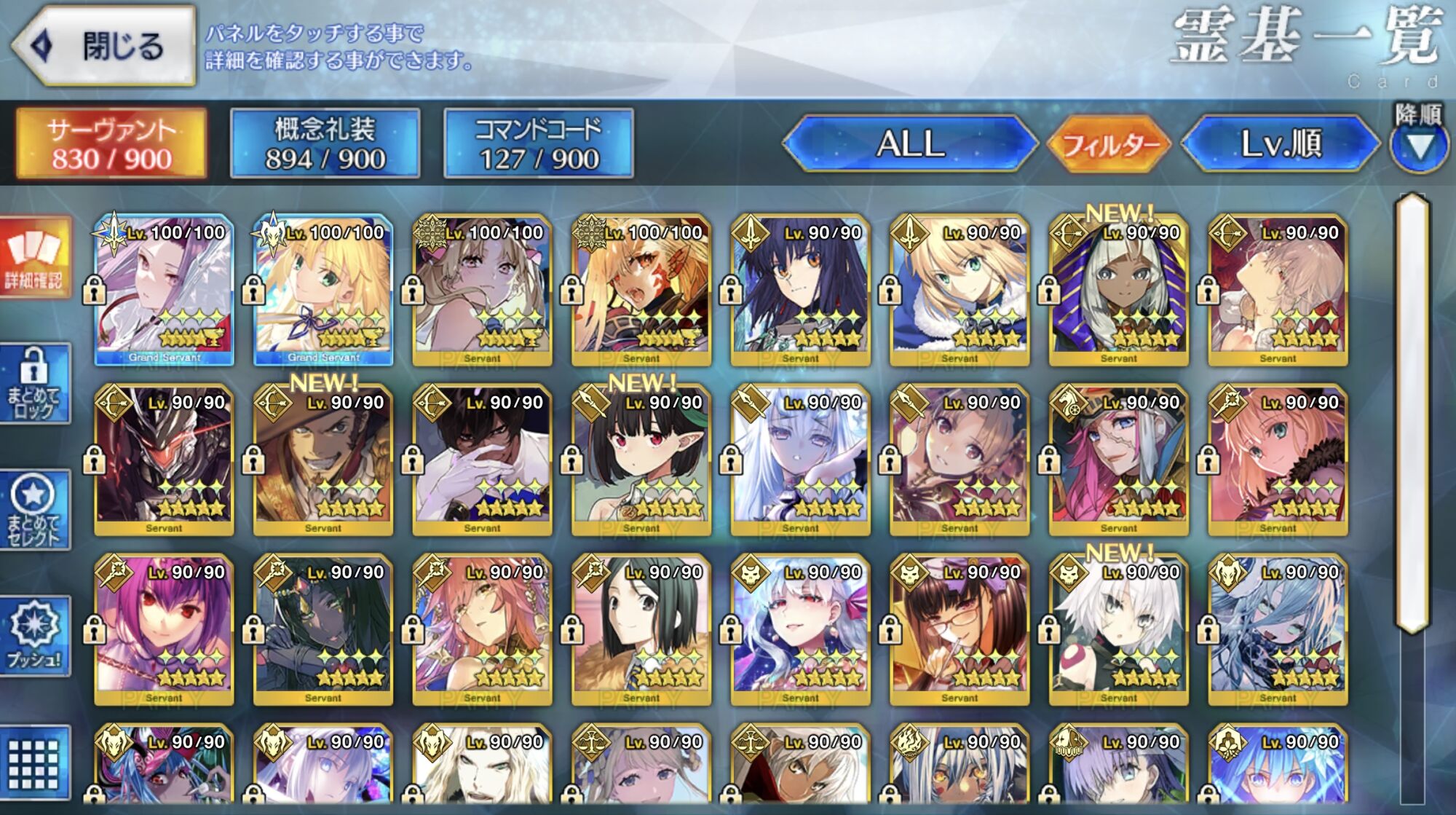The width and height of the screenshot is (1456, 815).
Task: Activate まとめてロック bulk lock
Action: pos(35,384)
